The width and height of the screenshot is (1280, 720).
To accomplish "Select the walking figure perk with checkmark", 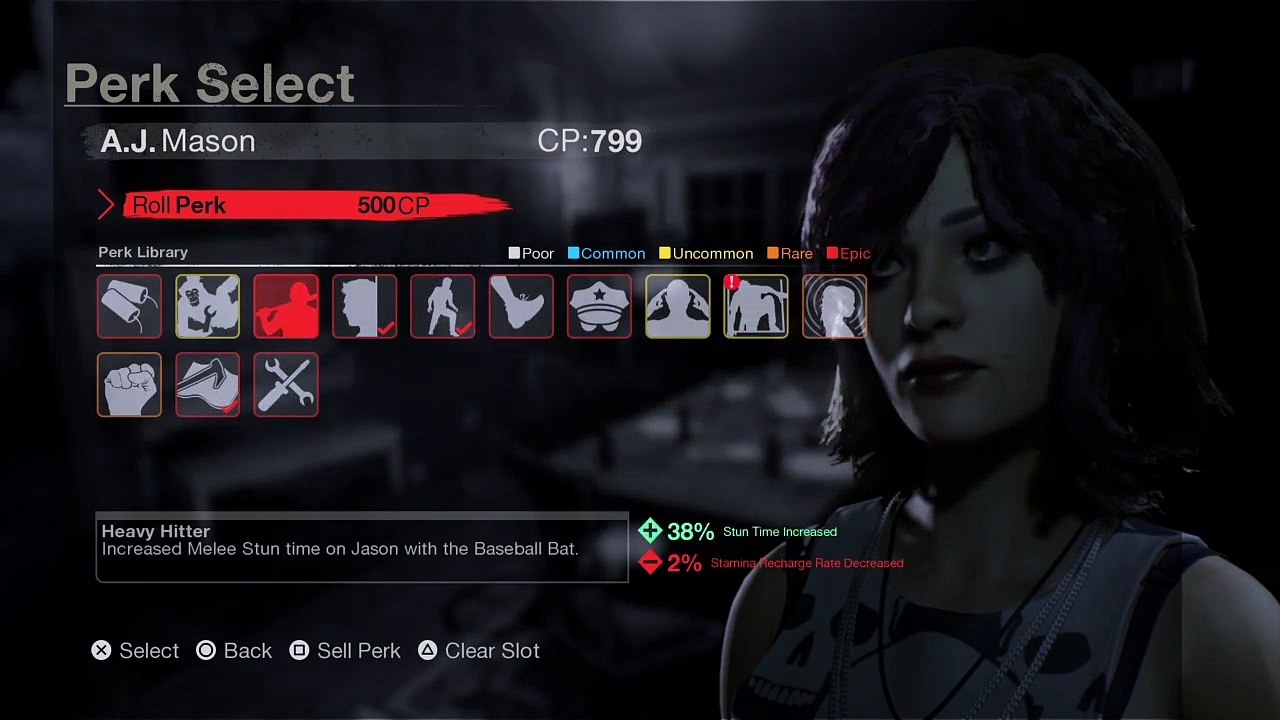I will coord(442,306).
